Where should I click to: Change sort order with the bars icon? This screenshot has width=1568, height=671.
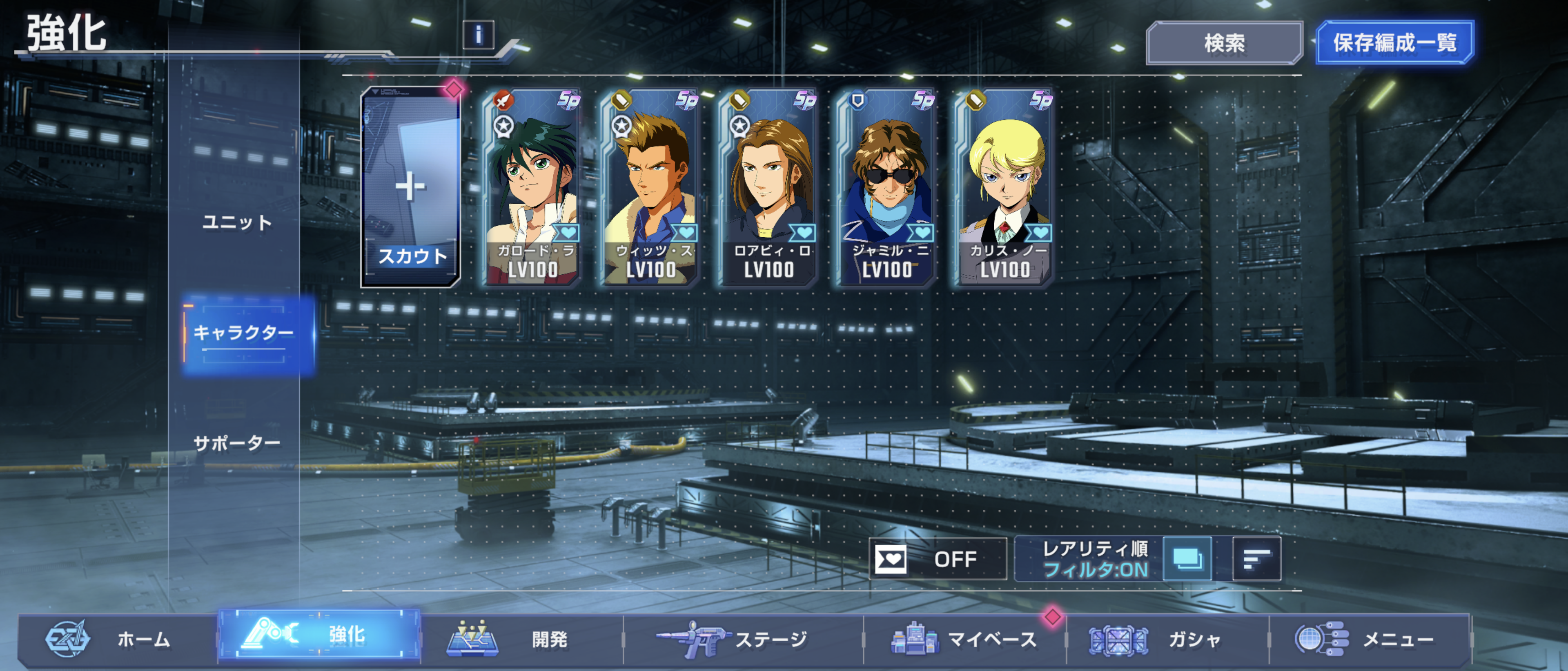point(1256,558)
